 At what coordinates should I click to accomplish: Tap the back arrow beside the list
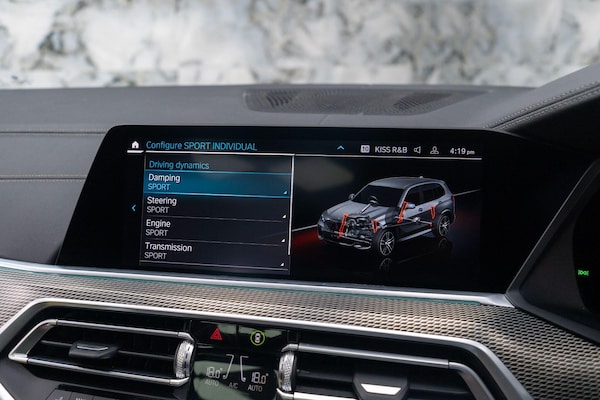[x=134, y=208]
